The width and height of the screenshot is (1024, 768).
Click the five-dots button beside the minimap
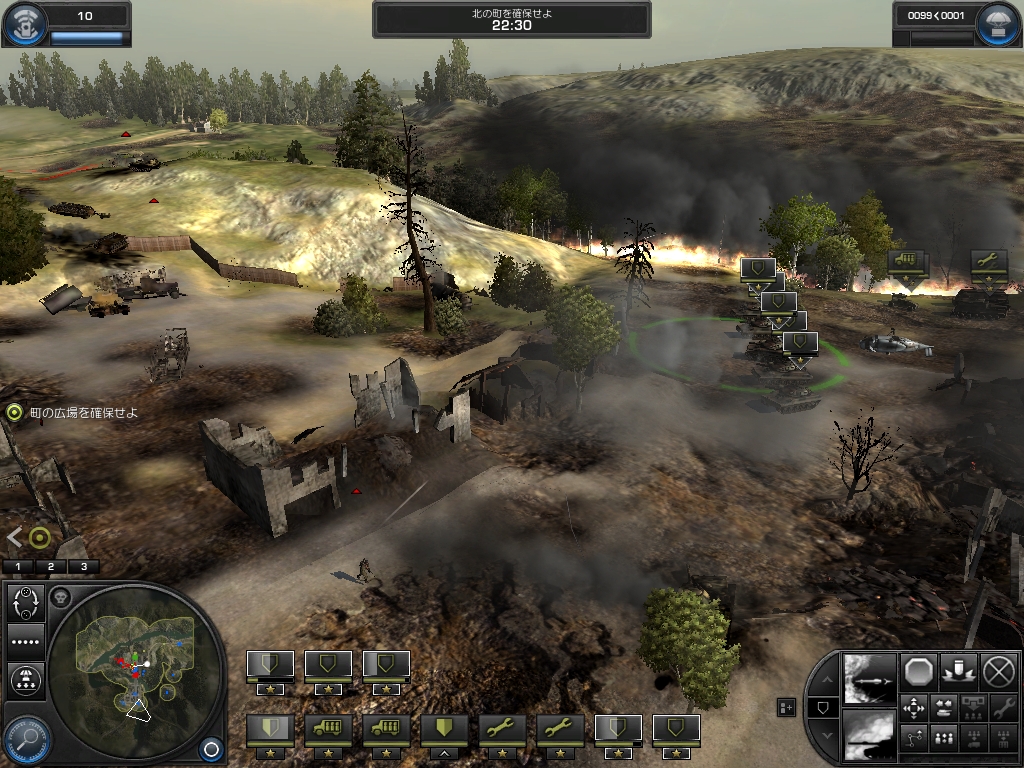pyautogui.click(x=24, y=641)
